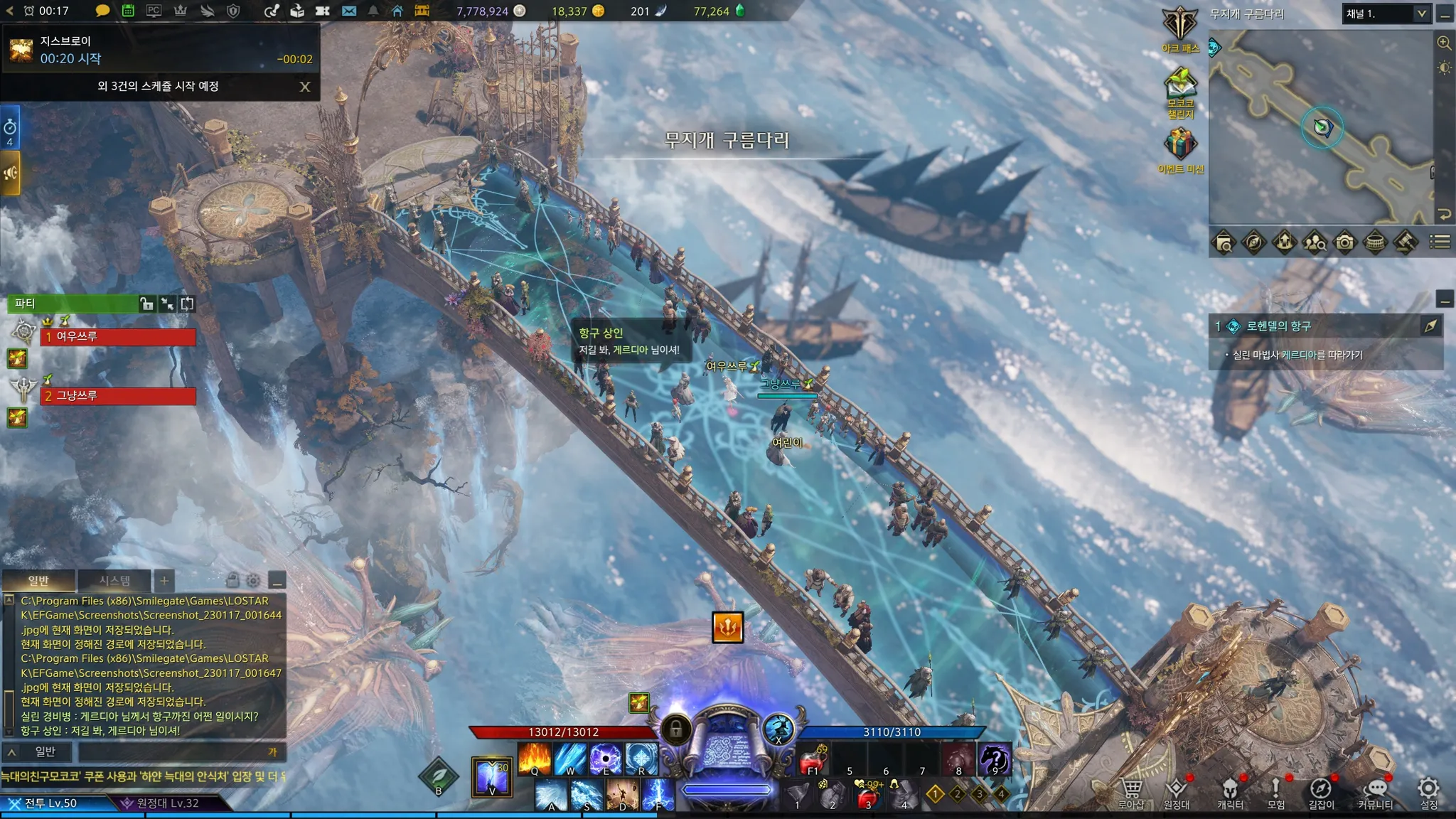Viewport: 1456px width, 819px height.
Task: Use the red potion in slot F1
Action: (813, 760)
